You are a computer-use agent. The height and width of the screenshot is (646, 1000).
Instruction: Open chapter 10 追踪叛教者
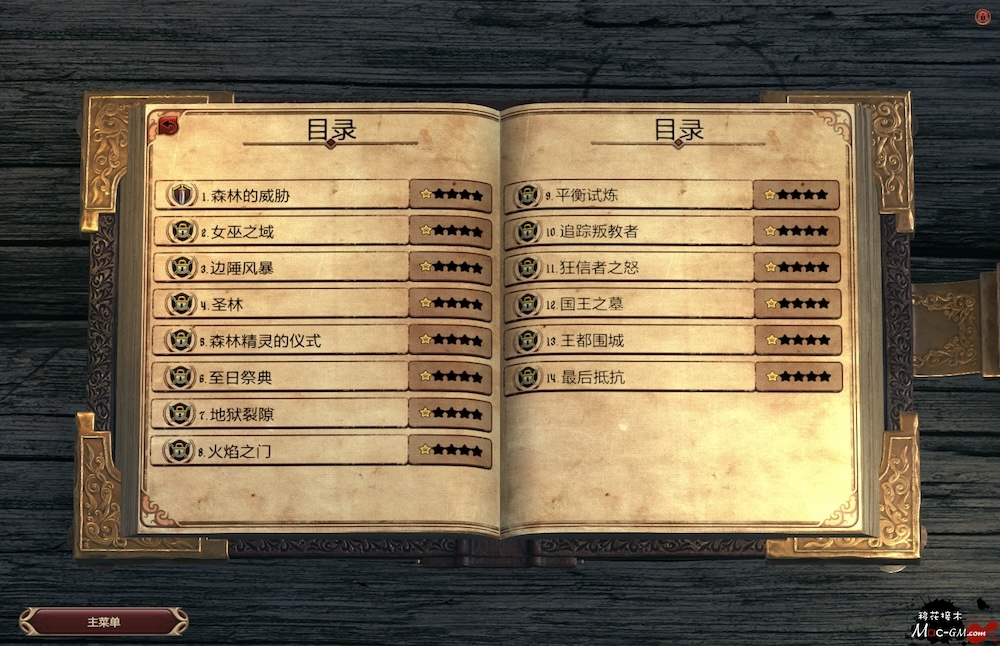click(x=630, y=232)
